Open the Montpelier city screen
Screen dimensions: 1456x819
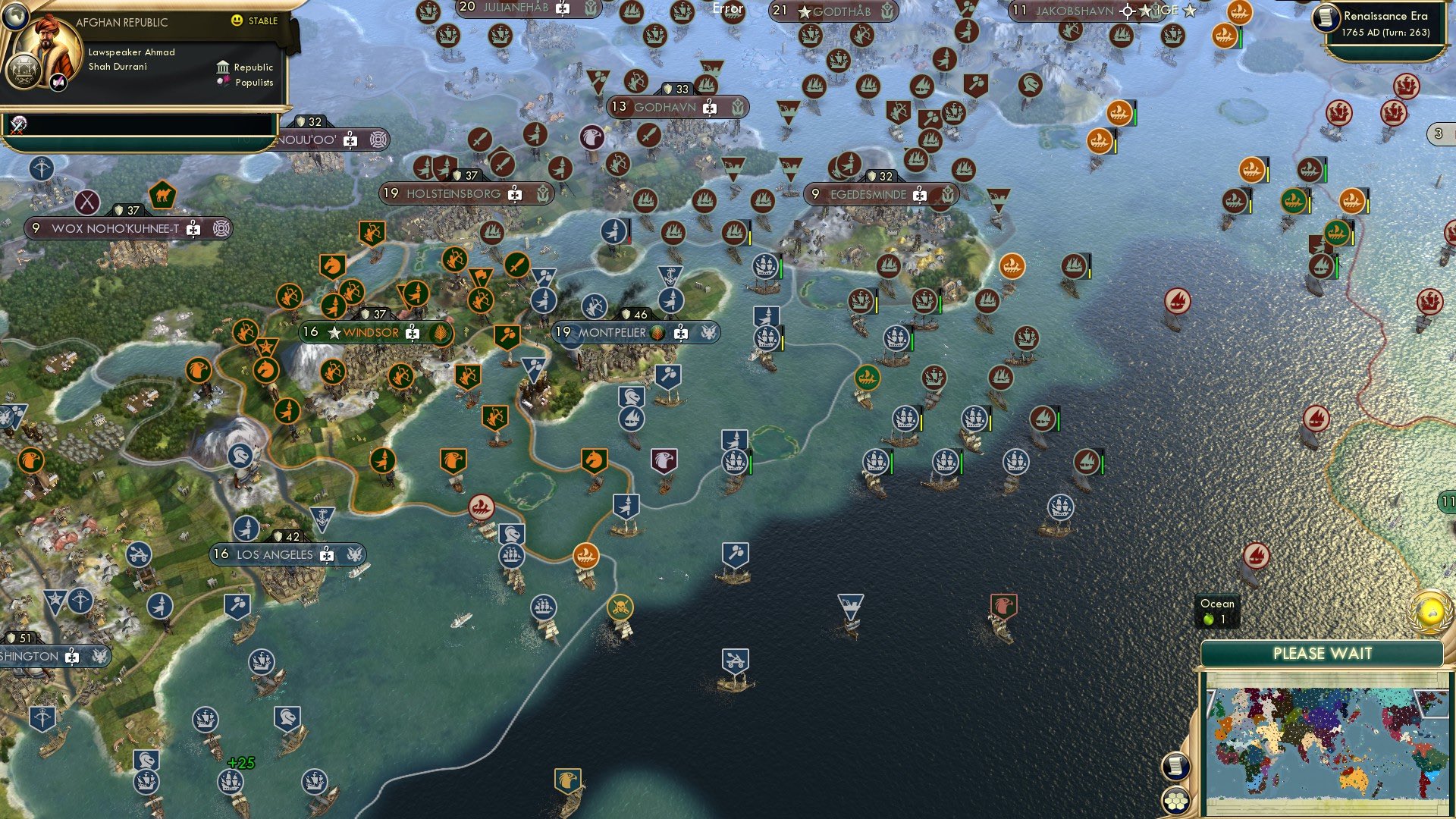point(622,331)
